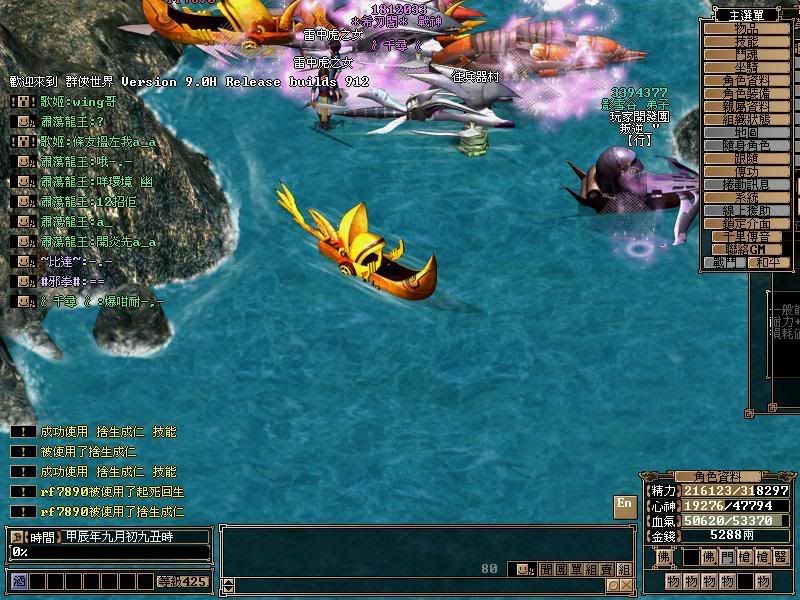The width and height of the screenshot is (800, 600).
Task: Use the 酒 wine hotbar slot
Action: [18, 580]
